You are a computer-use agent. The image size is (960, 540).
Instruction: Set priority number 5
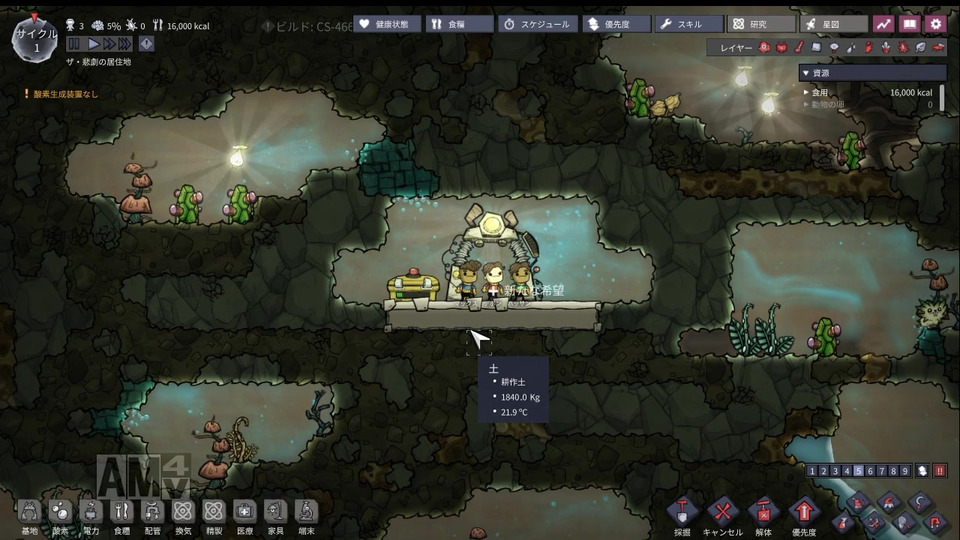tap(859, 471)
